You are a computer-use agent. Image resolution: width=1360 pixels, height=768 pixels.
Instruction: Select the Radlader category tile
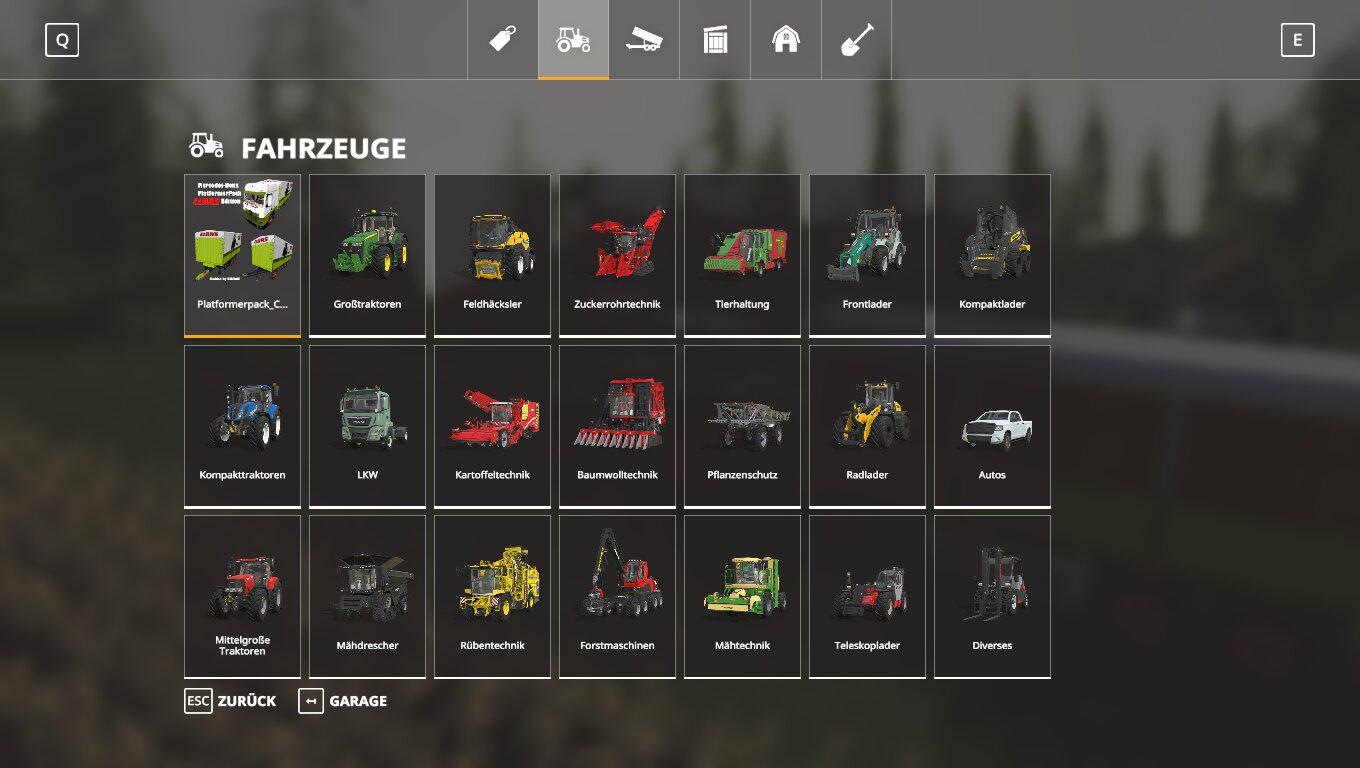pos(867,426)
